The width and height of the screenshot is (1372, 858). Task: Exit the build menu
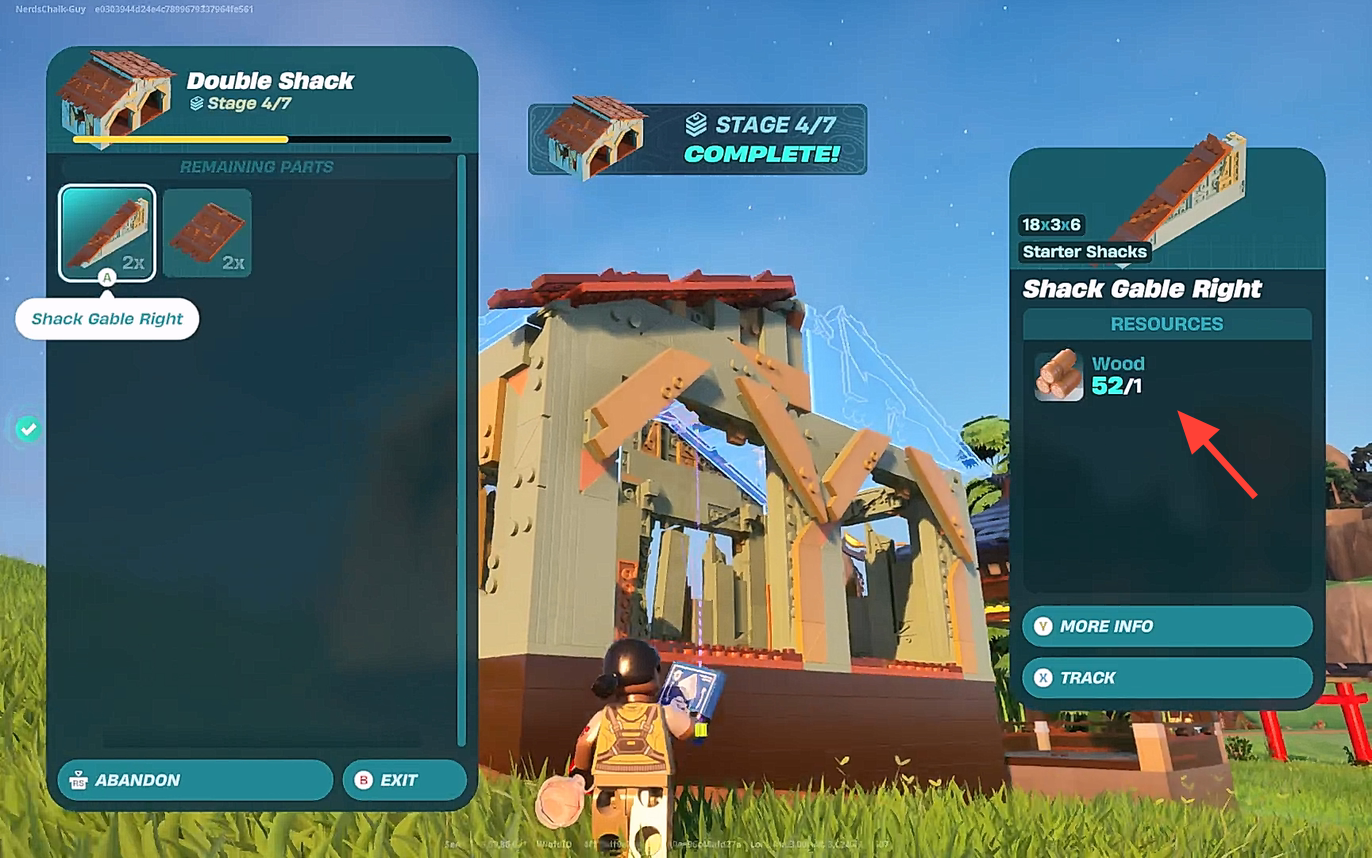(x=404, y=780)
